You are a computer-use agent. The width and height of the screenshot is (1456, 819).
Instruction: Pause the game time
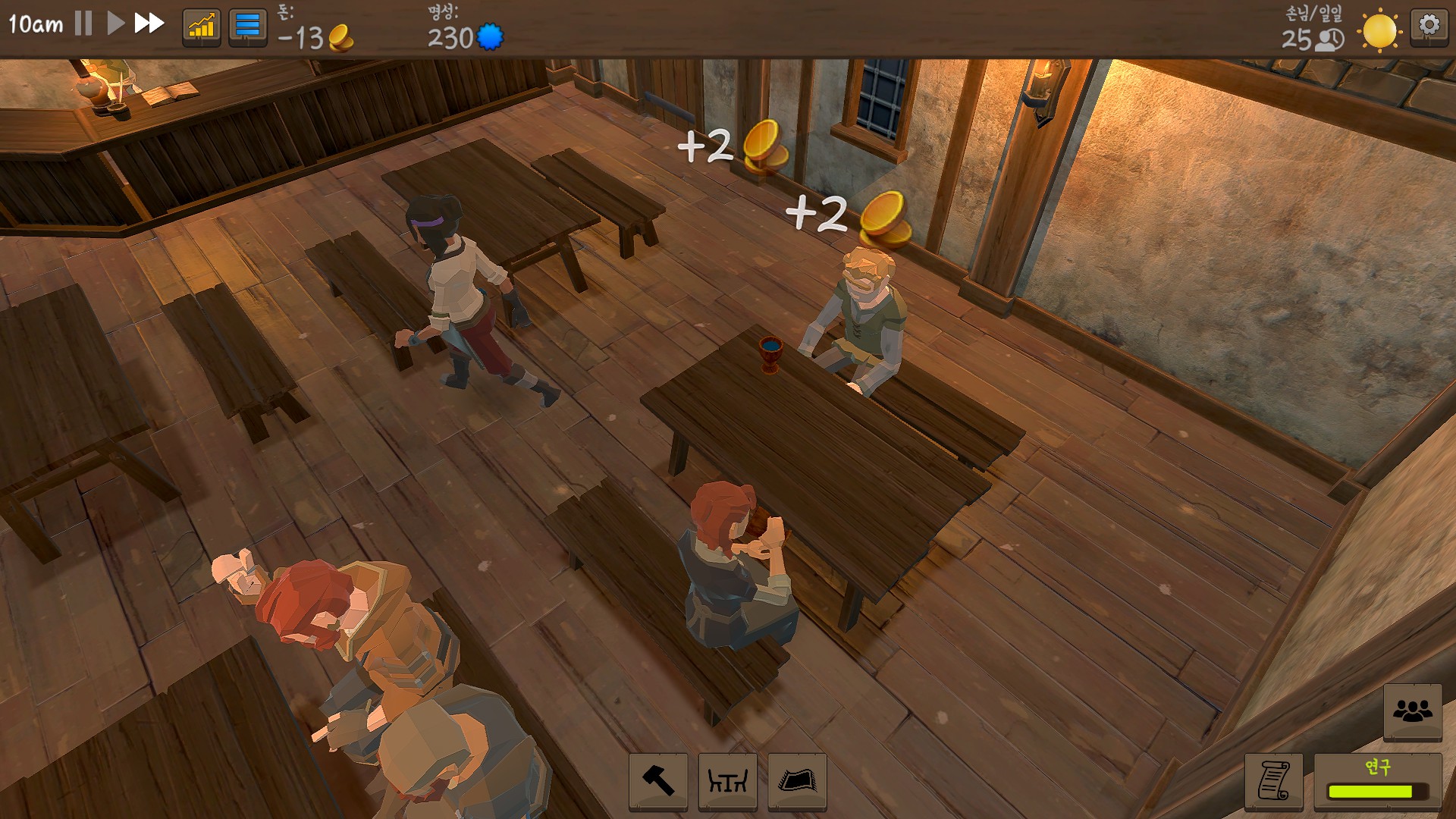[x=83, y=24]
